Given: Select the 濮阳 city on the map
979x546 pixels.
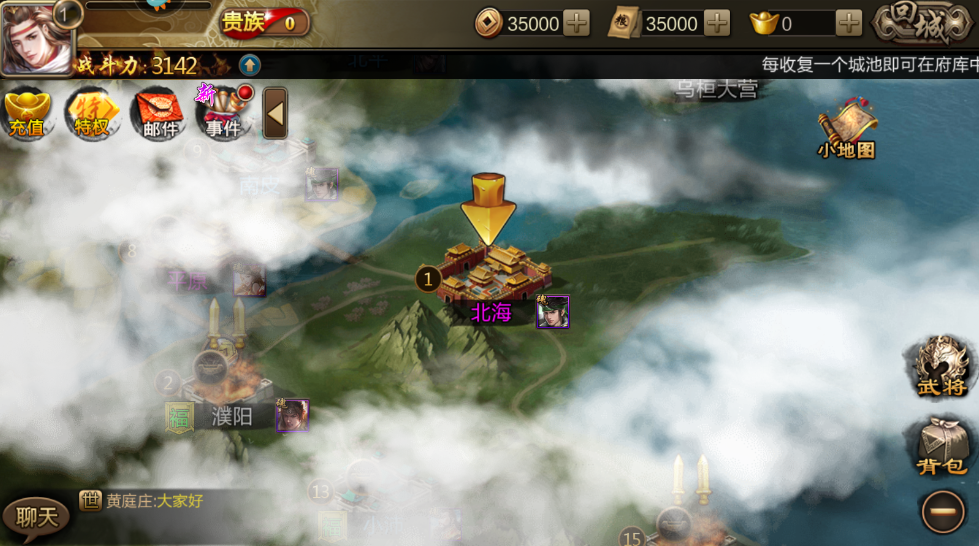Looking at the screenshot, I should point(232,415).
